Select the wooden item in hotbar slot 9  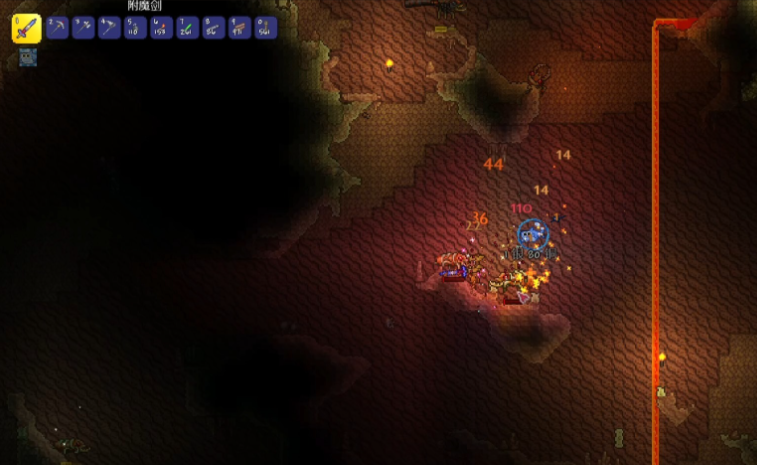(x=239, y=28)
